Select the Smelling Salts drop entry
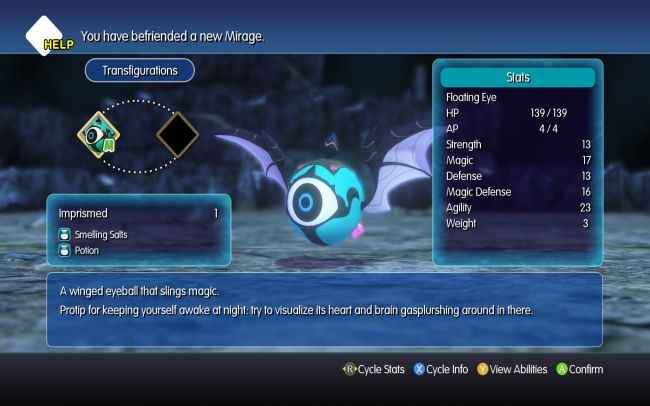Screen dimensions: 650x406 pos(102,235)
